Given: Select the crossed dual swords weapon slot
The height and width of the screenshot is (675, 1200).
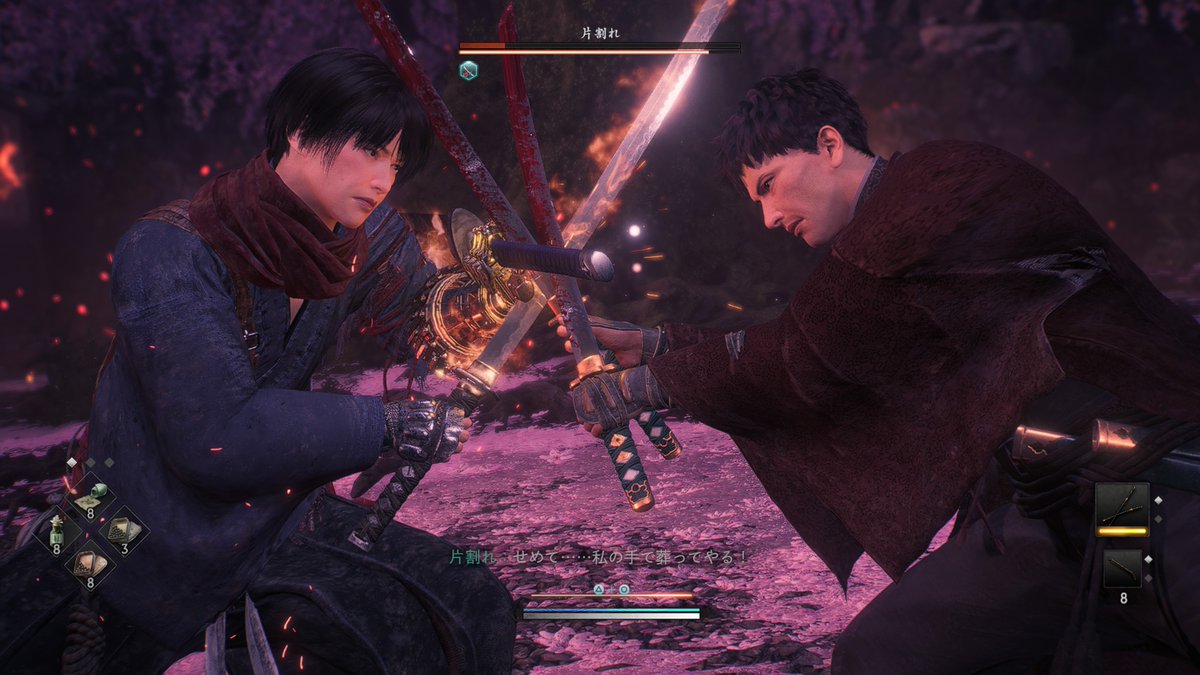Looking at the screenshot, I should (x=1123, y=505).
